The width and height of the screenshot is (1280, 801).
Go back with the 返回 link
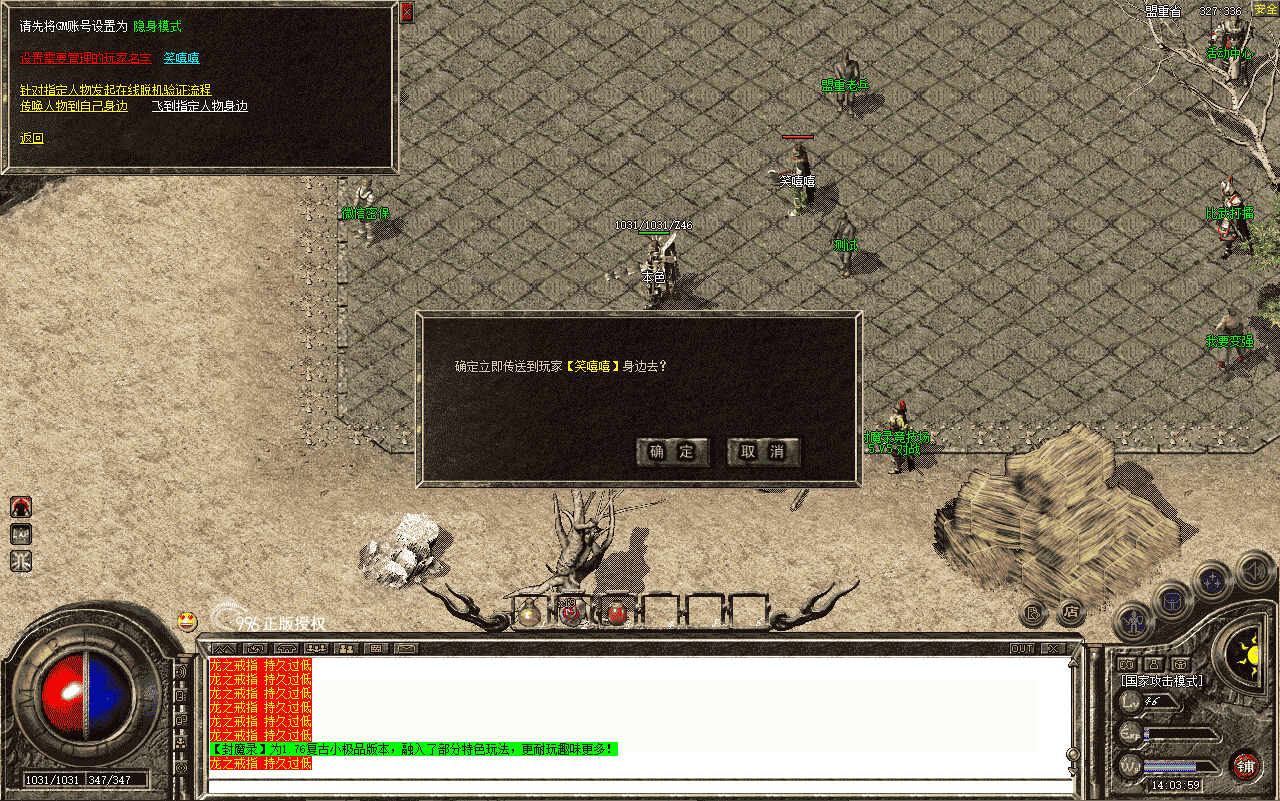[32, 138]
